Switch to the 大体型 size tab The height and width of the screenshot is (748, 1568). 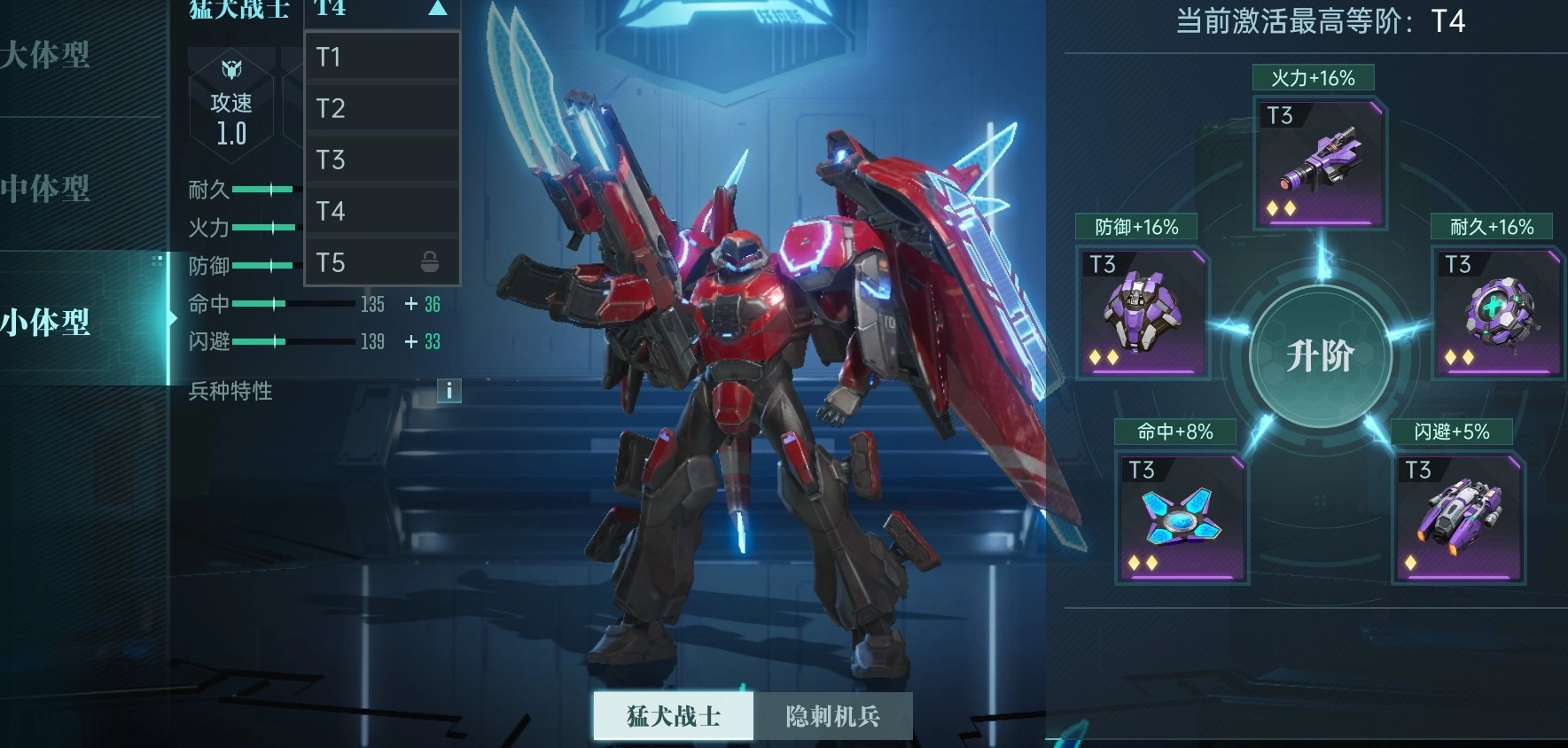pos(46,56)
